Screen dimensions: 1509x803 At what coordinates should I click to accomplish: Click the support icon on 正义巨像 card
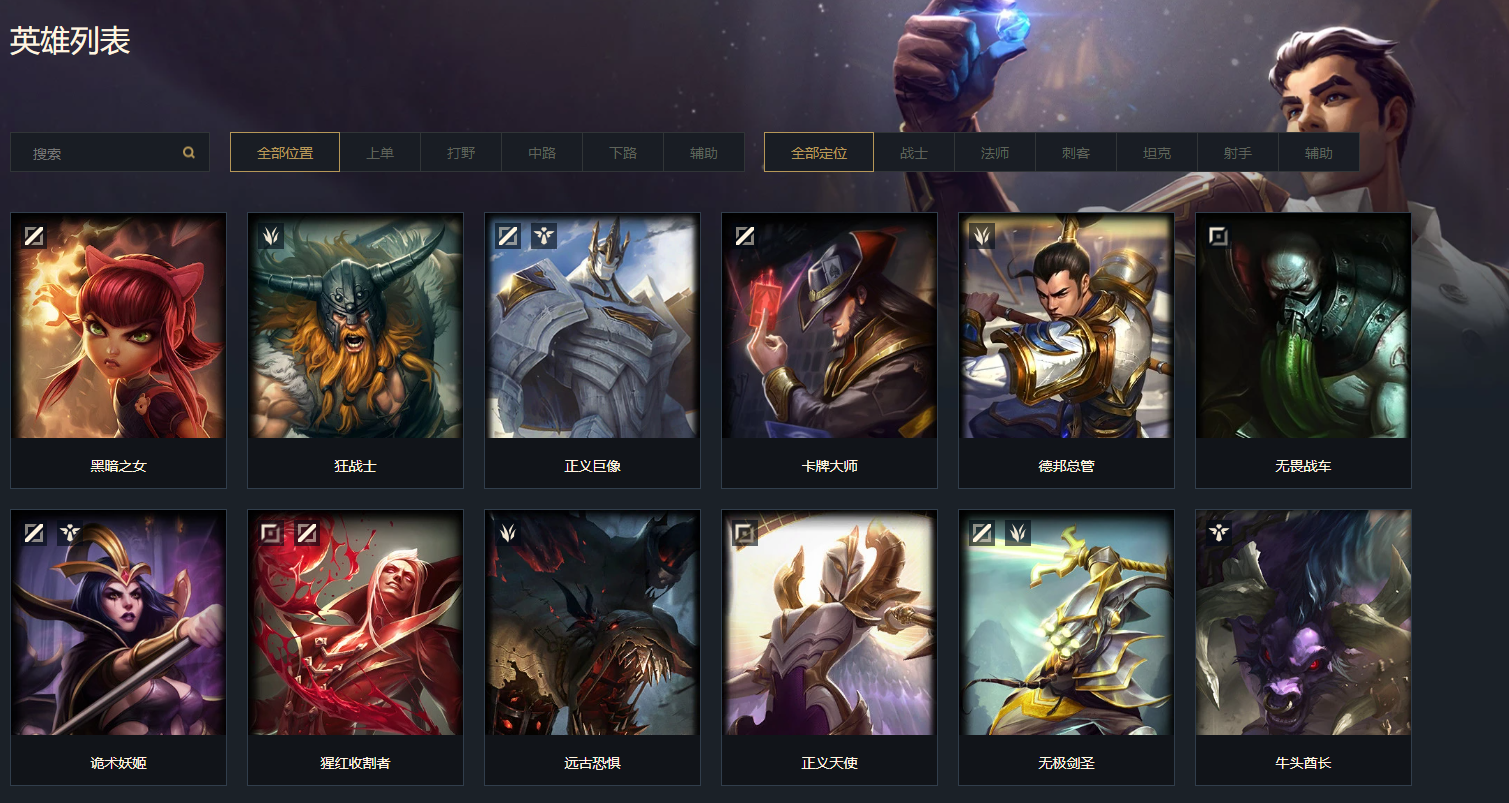point(544,234)
